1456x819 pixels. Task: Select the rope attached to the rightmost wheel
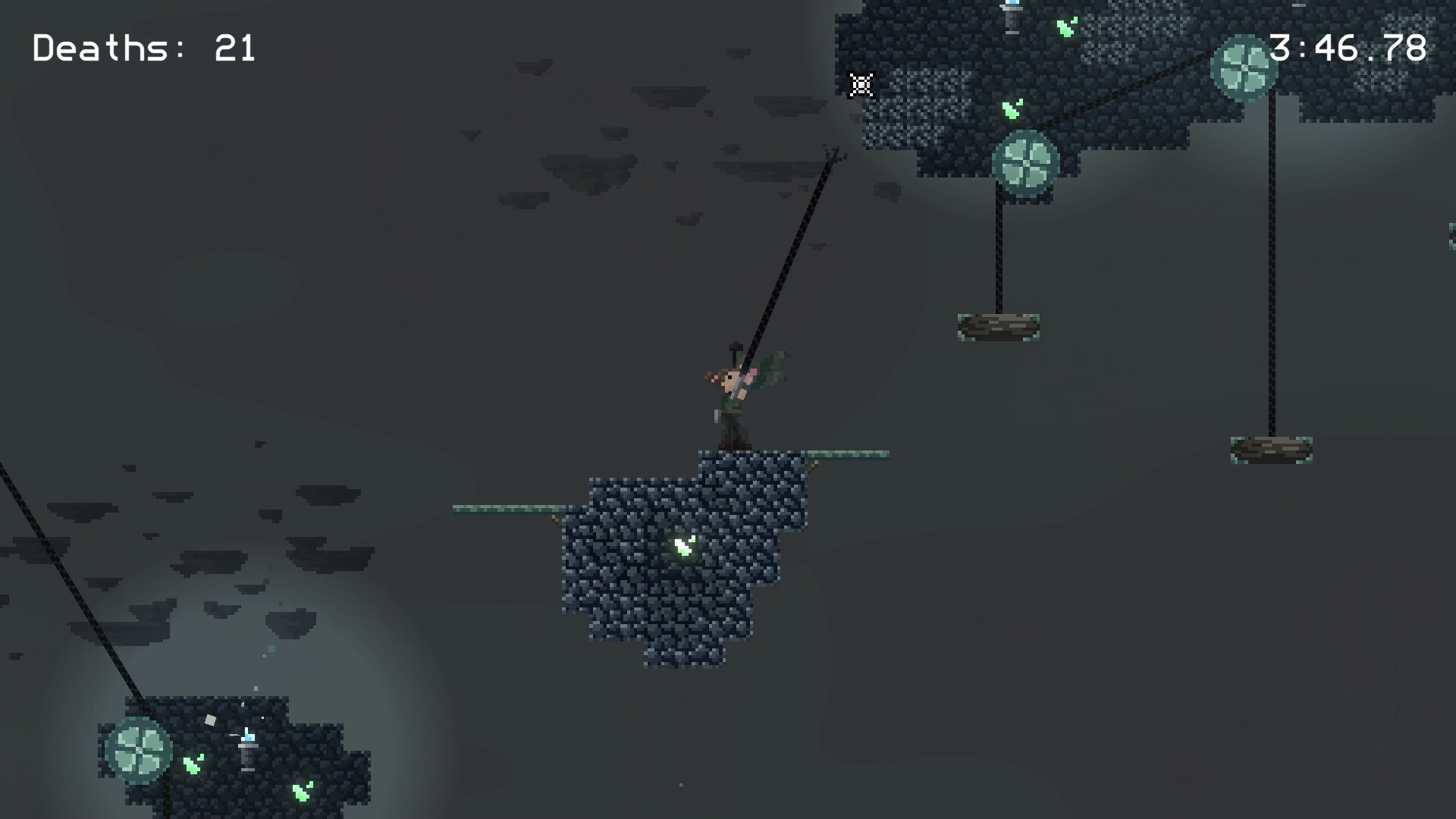[1271, 265]
